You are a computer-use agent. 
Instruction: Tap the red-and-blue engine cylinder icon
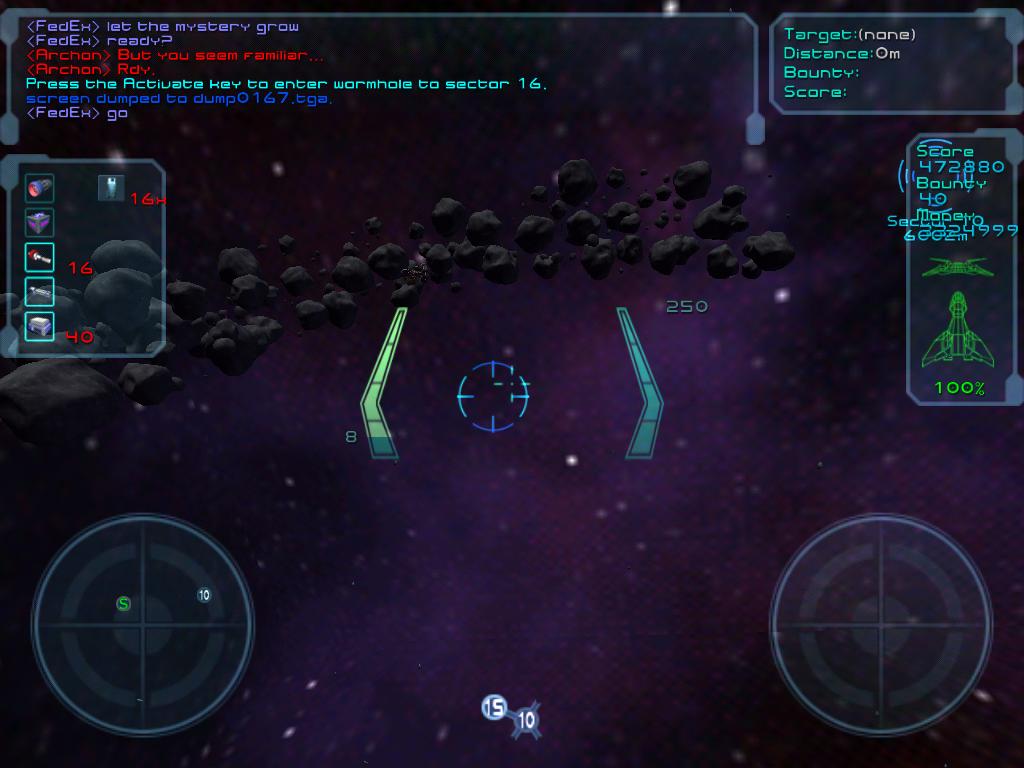[40, 188]
